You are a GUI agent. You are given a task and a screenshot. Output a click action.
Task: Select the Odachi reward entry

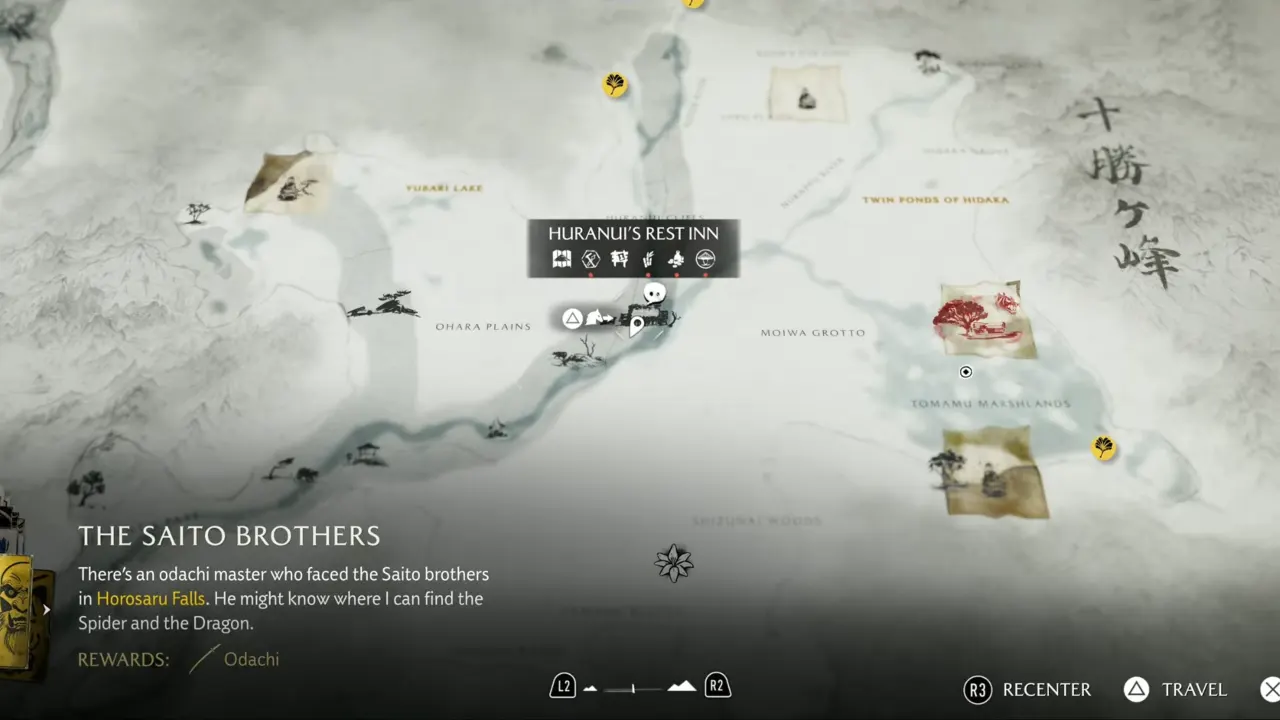pyautogui.click(x=236, y=659)
